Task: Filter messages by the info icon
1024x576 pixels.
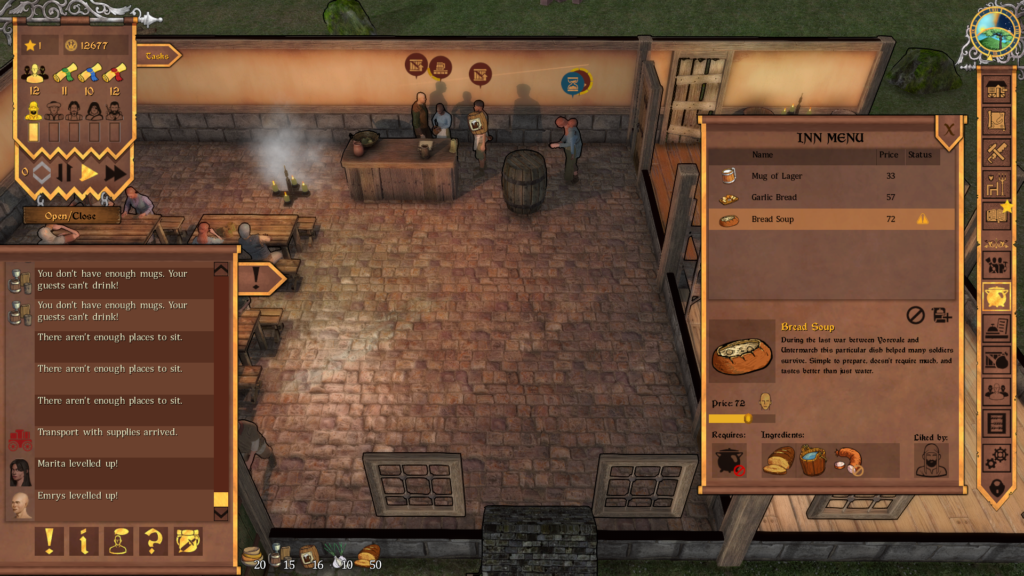Action: [x=83, y=541]
